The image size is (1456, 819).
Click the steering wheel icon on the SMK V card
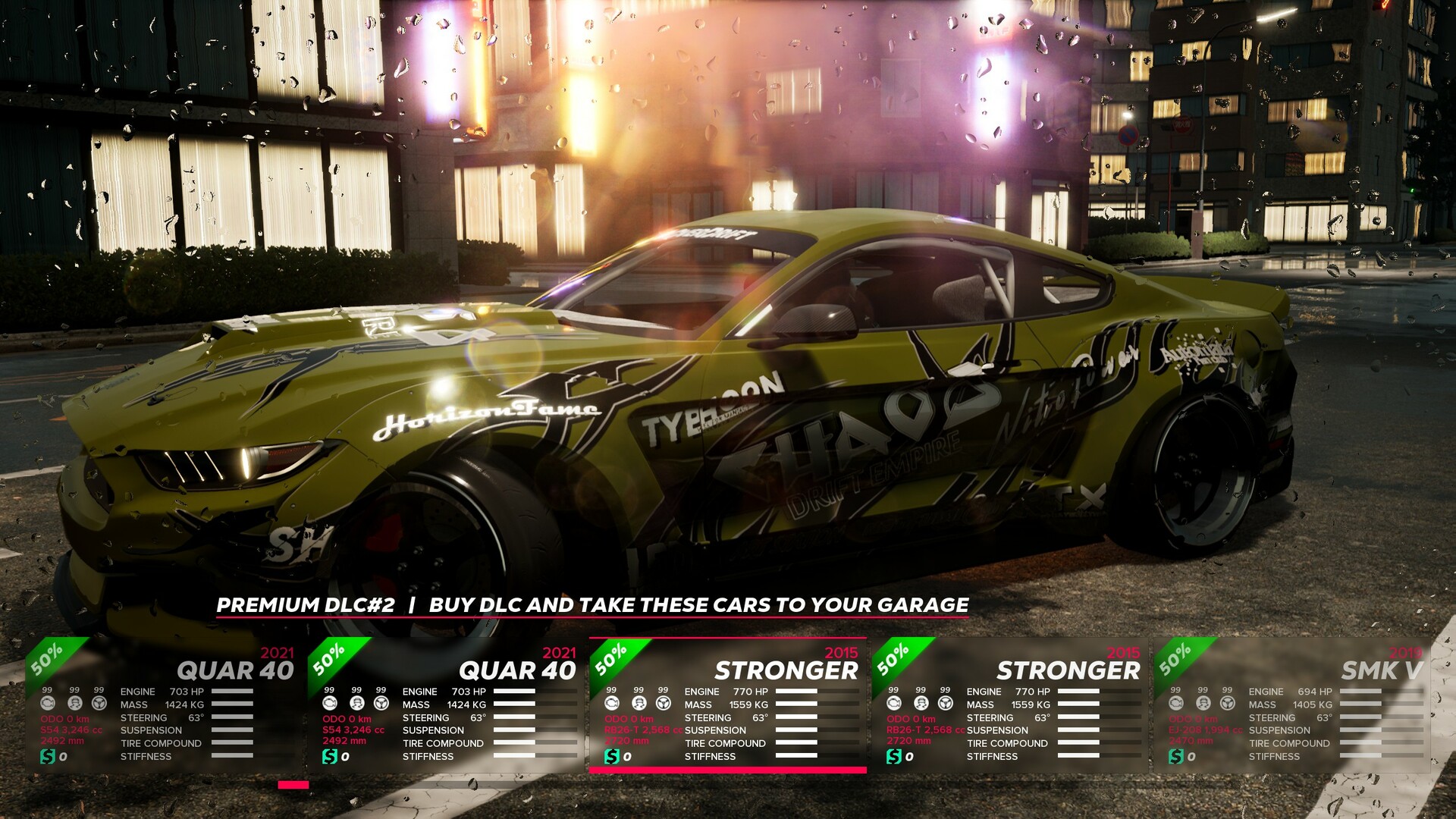tap(1228, 704)
